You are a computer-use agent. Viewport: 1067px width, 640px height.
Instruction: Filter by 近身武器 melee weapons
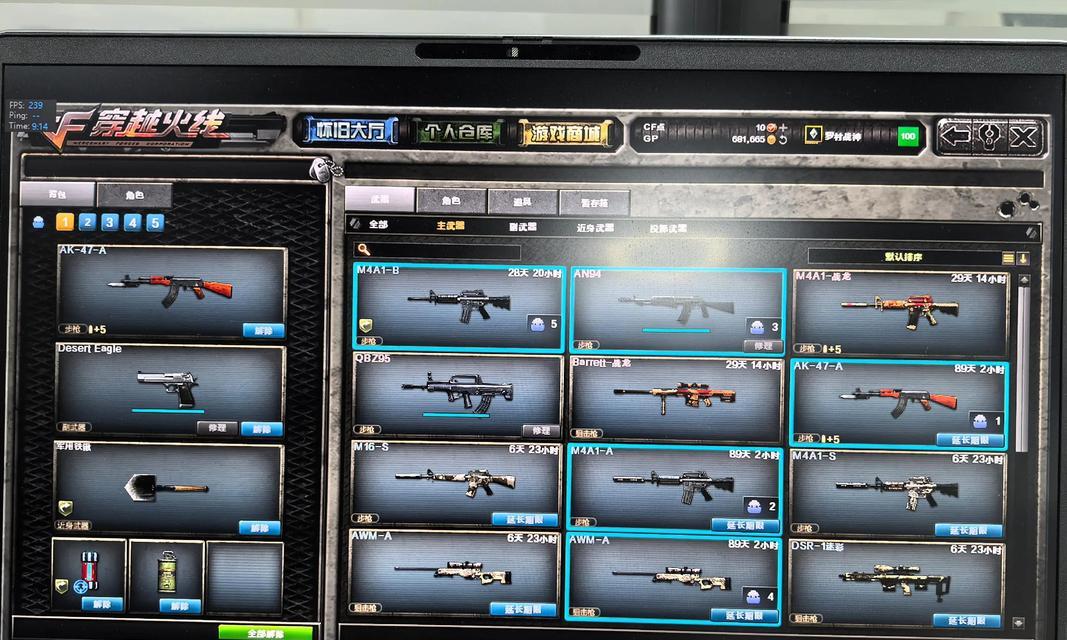[597, 228]
